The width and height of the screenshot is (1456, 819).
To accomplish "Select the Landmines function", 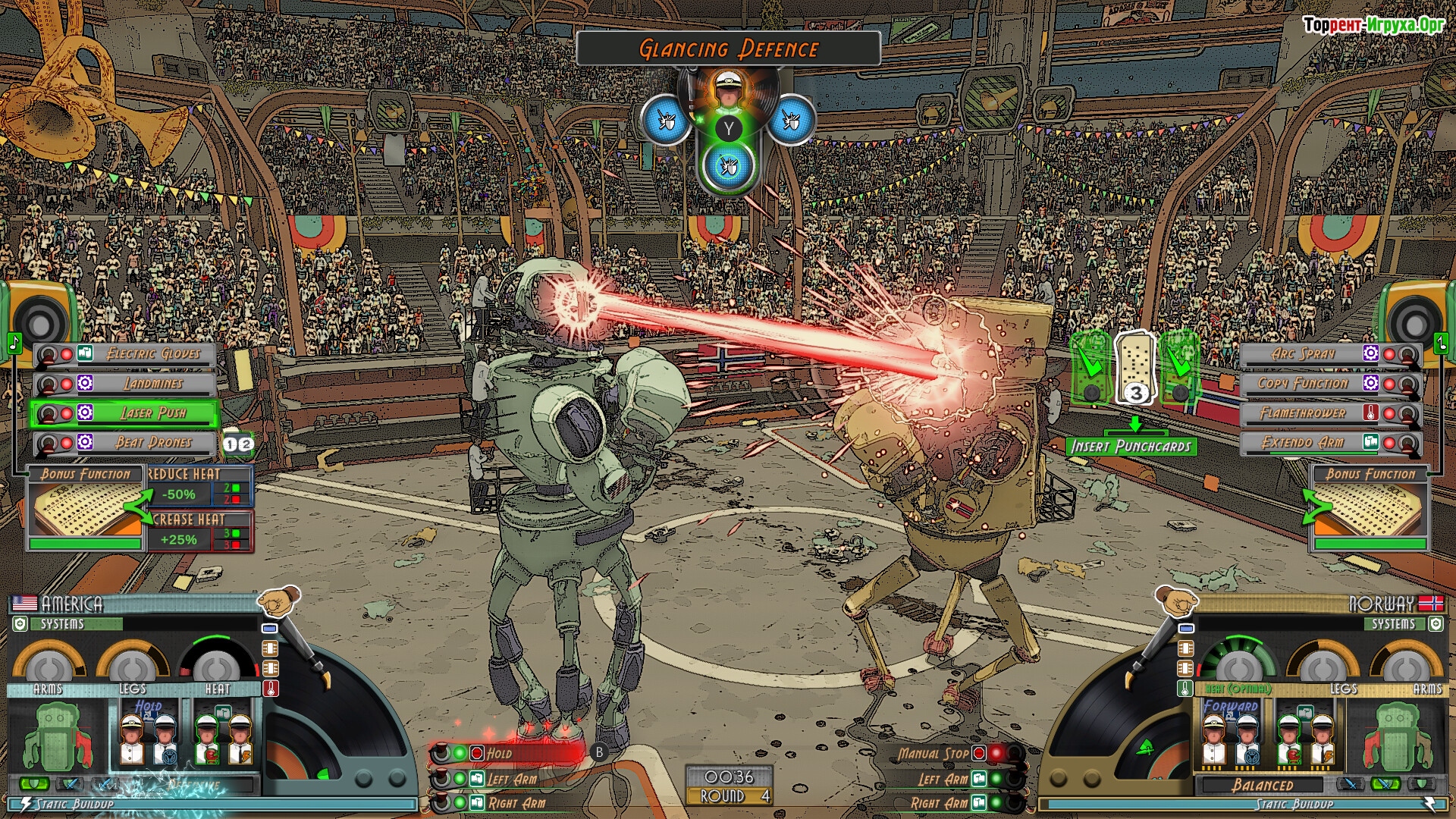I will (152, 384).
